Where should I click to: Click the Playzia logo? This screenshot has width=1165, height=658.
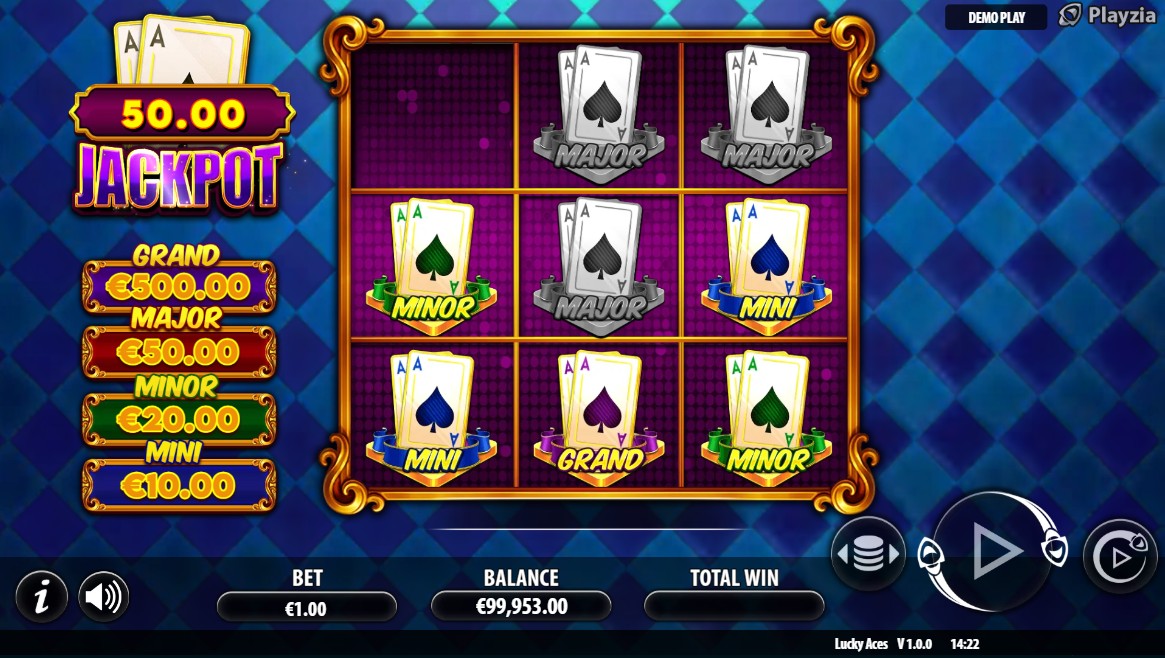[x=1106, y=16]
